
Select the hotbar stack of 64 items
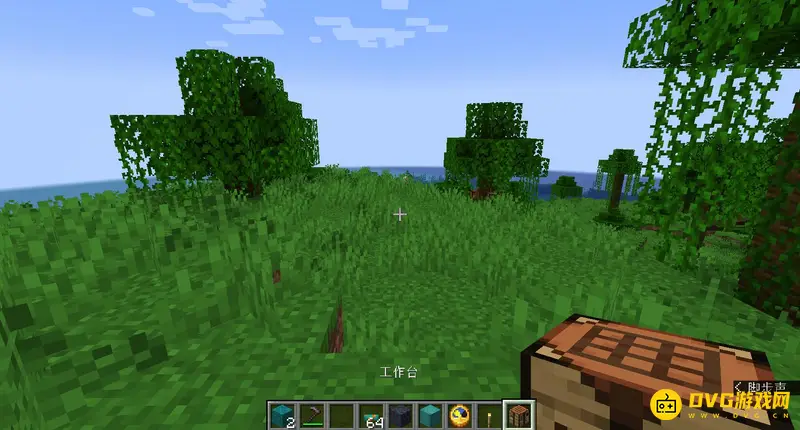(371, 415)
